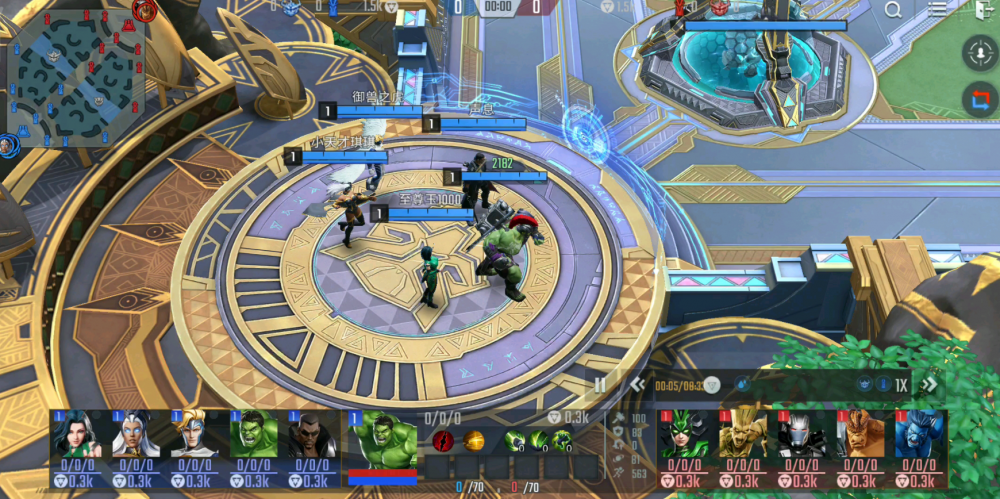The width and height of the screenshot is (1000, 499).
Task: Select the Groot red team portrait
Action: [x=744, y=434]
